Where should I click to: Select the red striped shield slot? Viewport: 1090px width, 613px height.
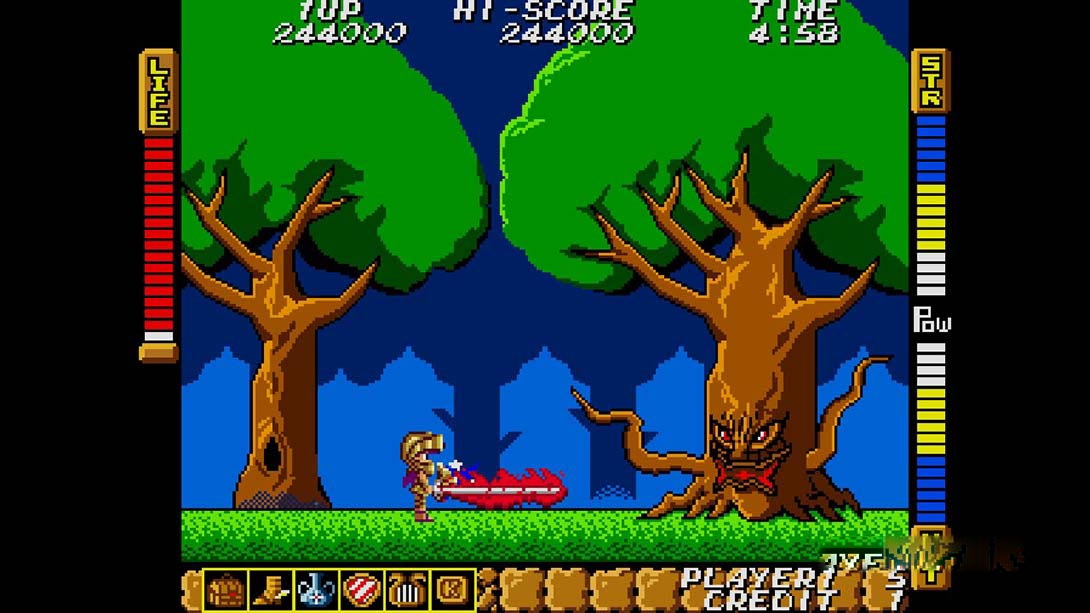[361, 590]
